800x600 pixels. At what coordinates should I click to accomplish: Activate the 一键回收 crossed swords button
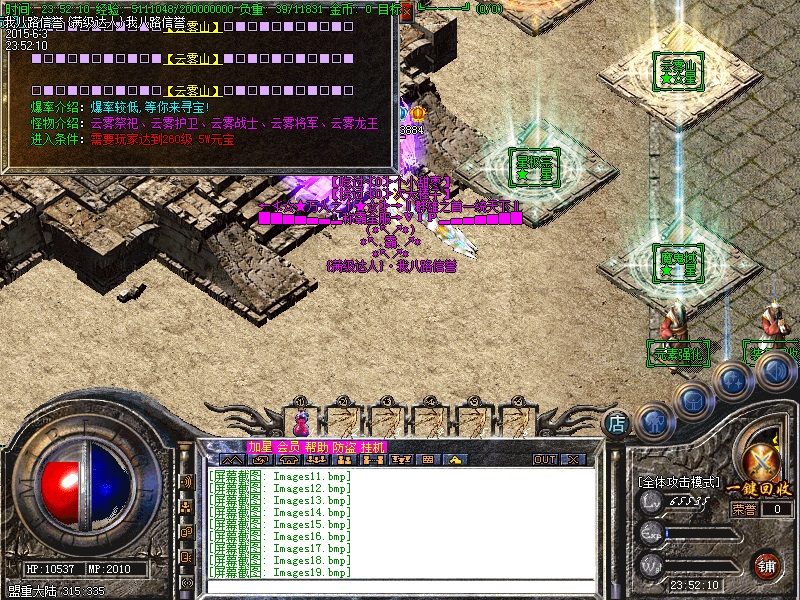pyautogui.click(x=764, y=463)
